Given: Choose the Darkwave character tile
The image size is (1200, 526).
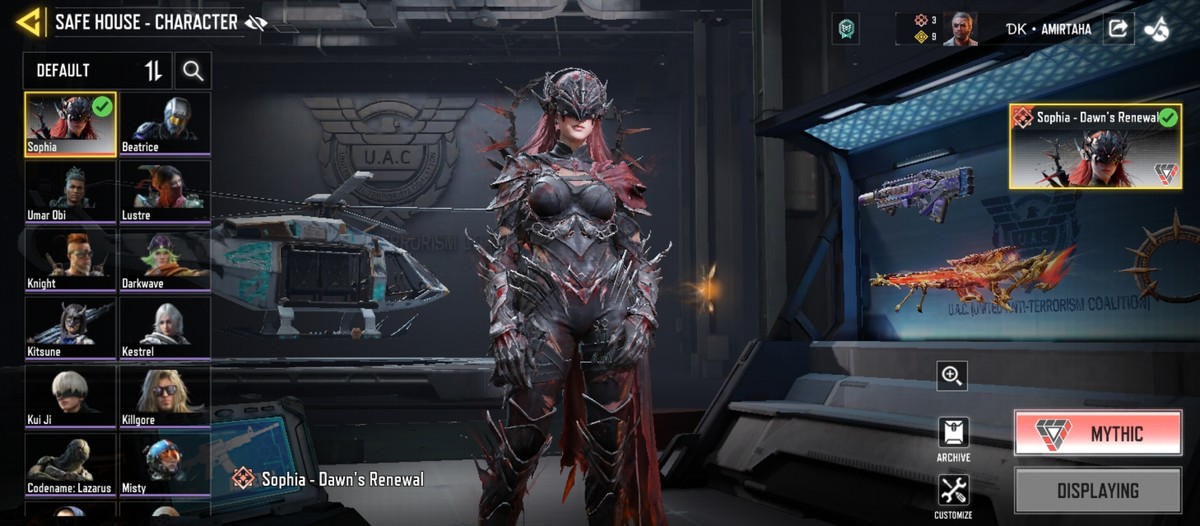Looking at the screenshot, I should (x=165, y=260).
